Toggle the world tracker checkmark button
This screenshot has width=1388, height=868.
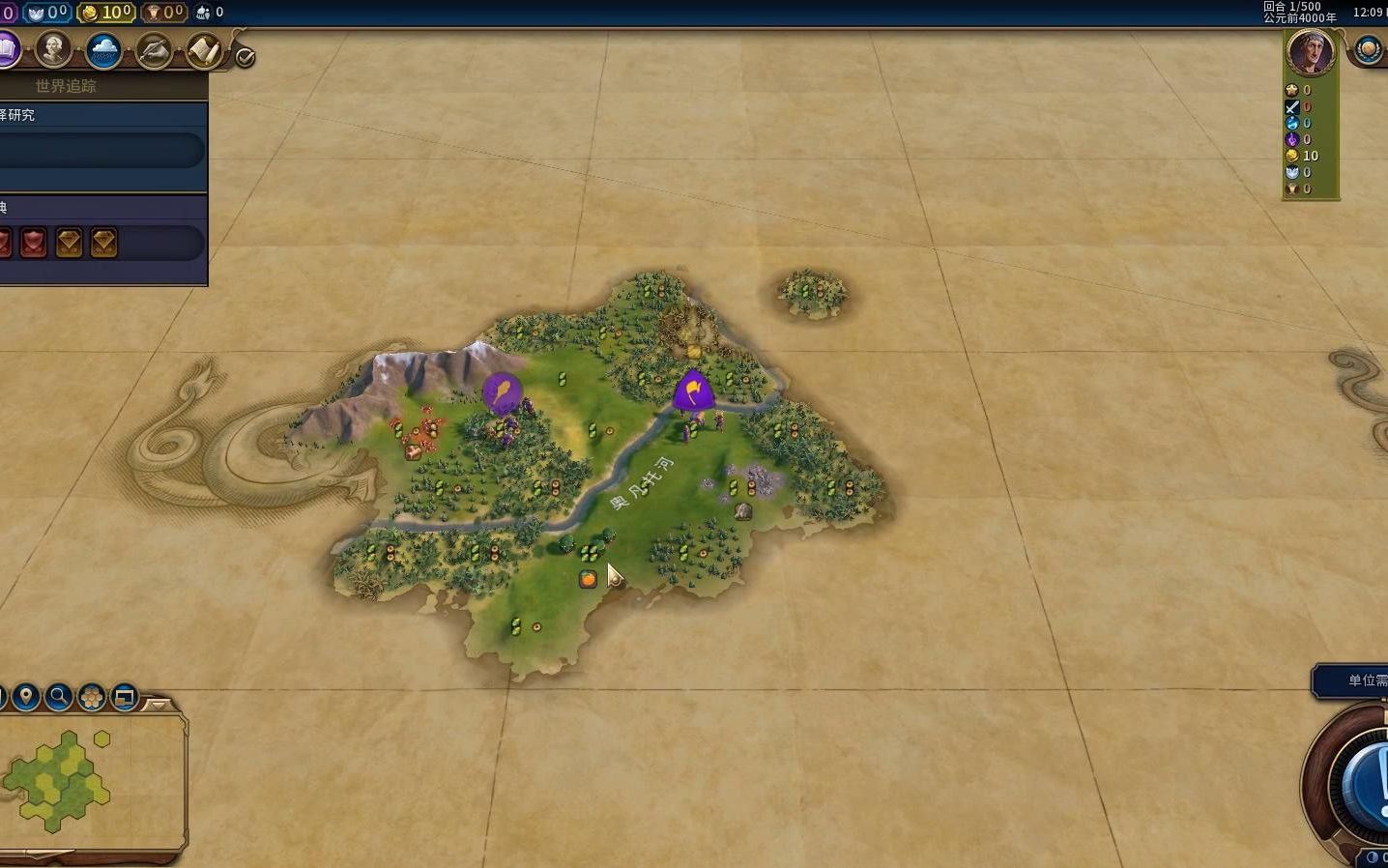(x=246, y=57)
